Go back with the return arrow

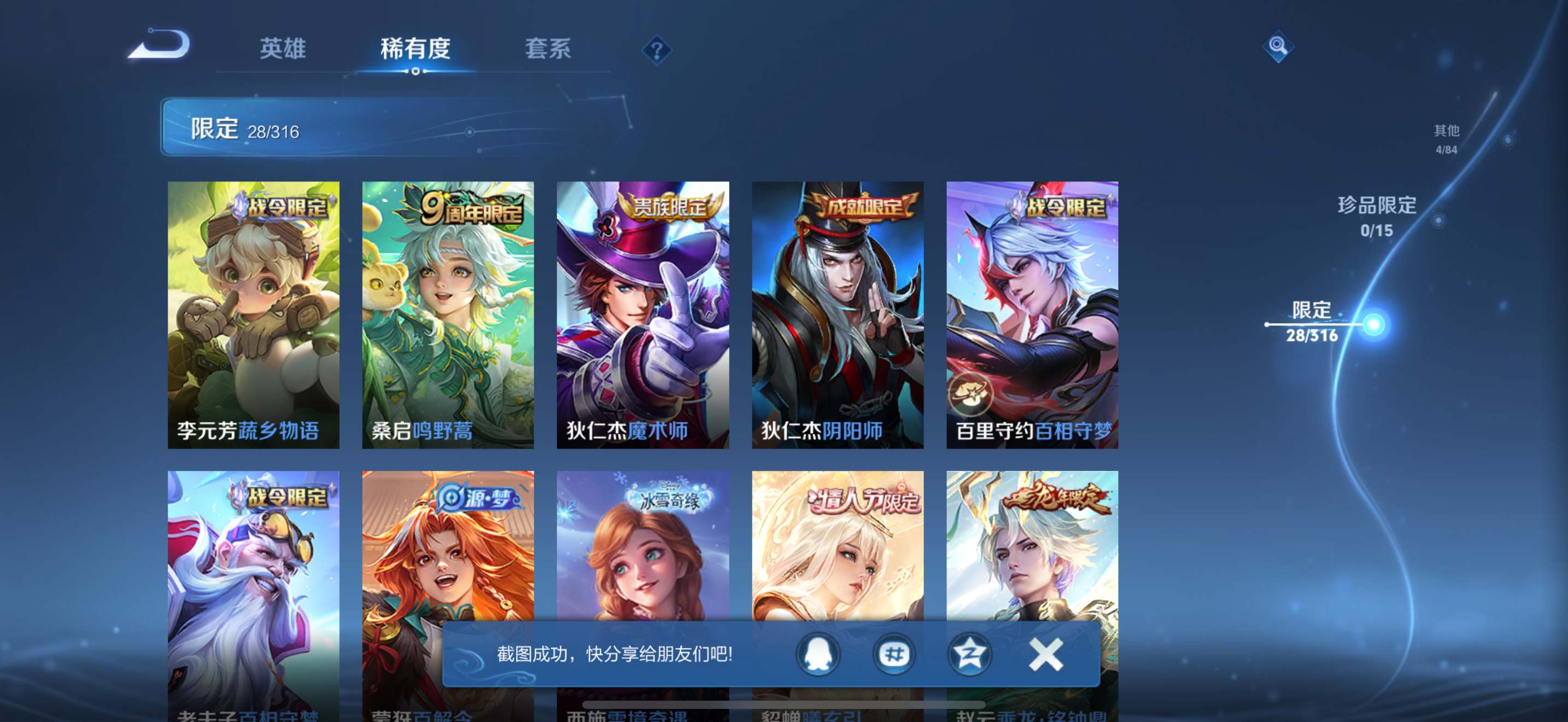pyautogui.click(x=160, y=45)
